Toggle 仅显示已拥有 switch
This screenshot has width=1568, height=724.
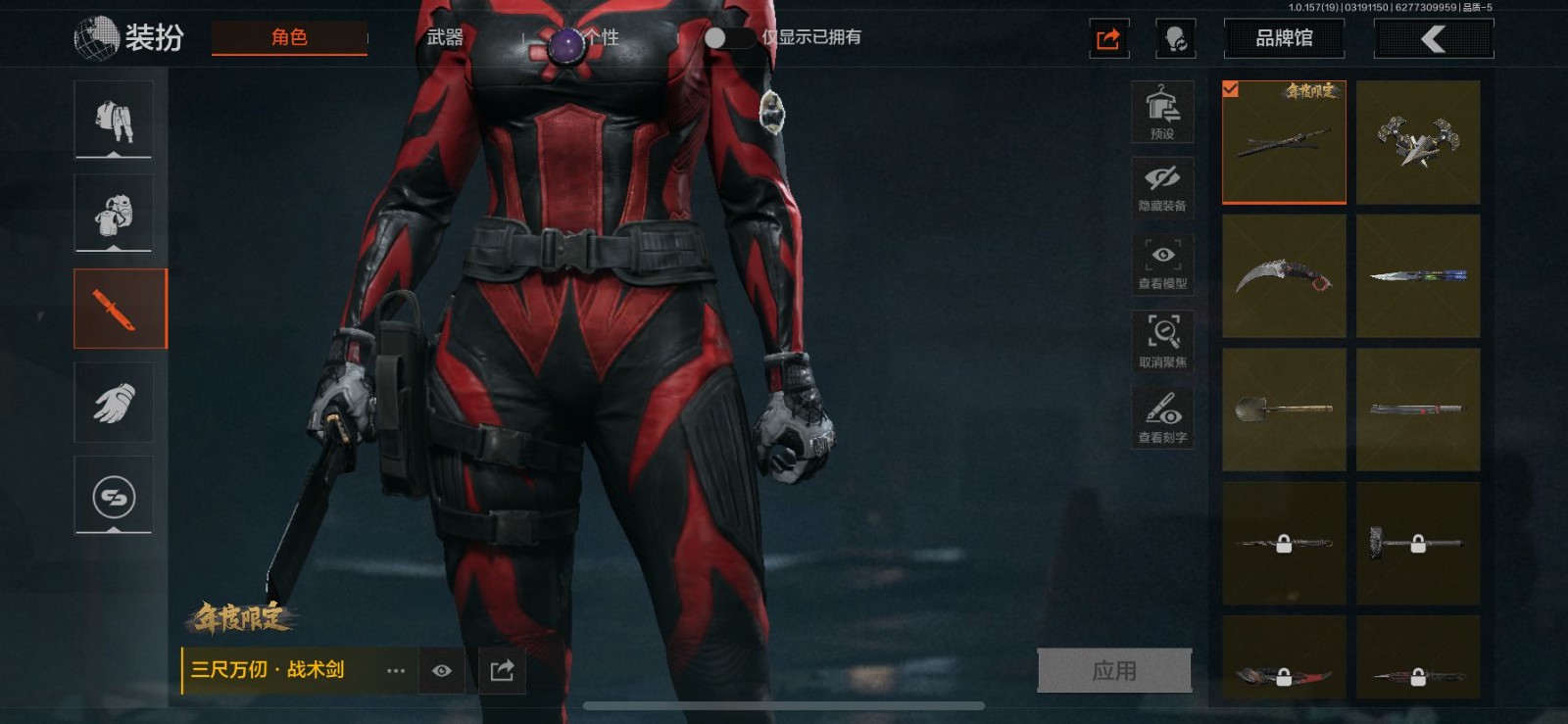point(727,37)
